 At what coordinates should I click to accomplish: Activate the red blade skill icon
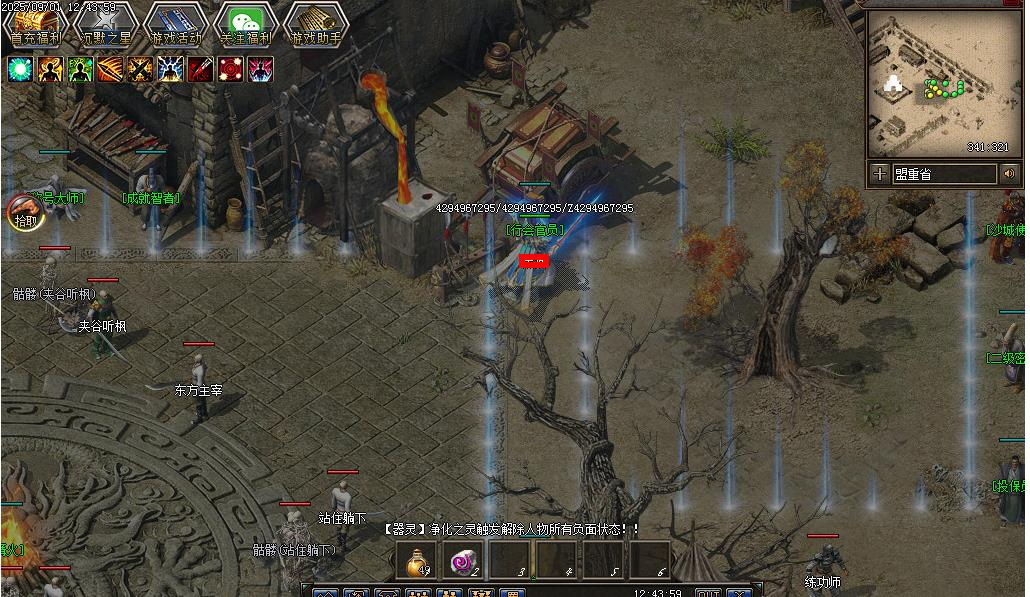[x=200, y=69]
